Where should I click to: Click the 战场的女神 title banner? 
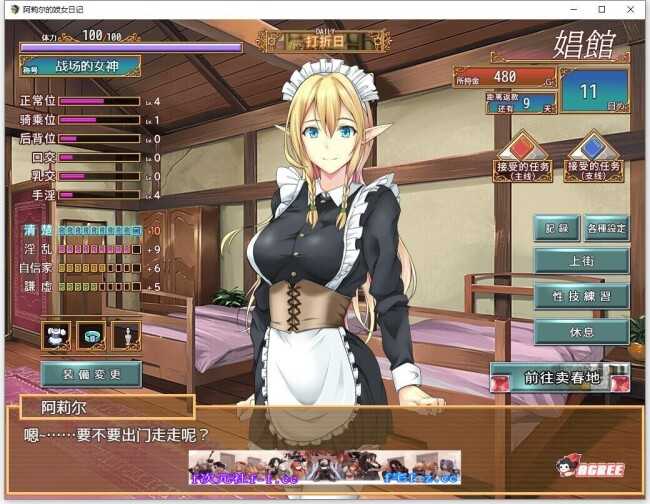click(x=80, y=66)
